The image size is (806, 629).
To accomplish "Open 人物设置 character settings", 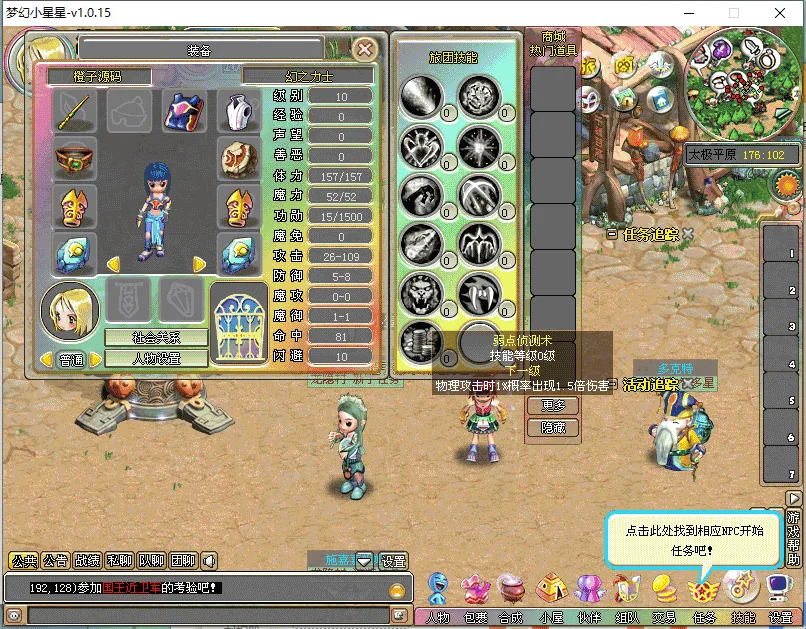I will [157, 358].
